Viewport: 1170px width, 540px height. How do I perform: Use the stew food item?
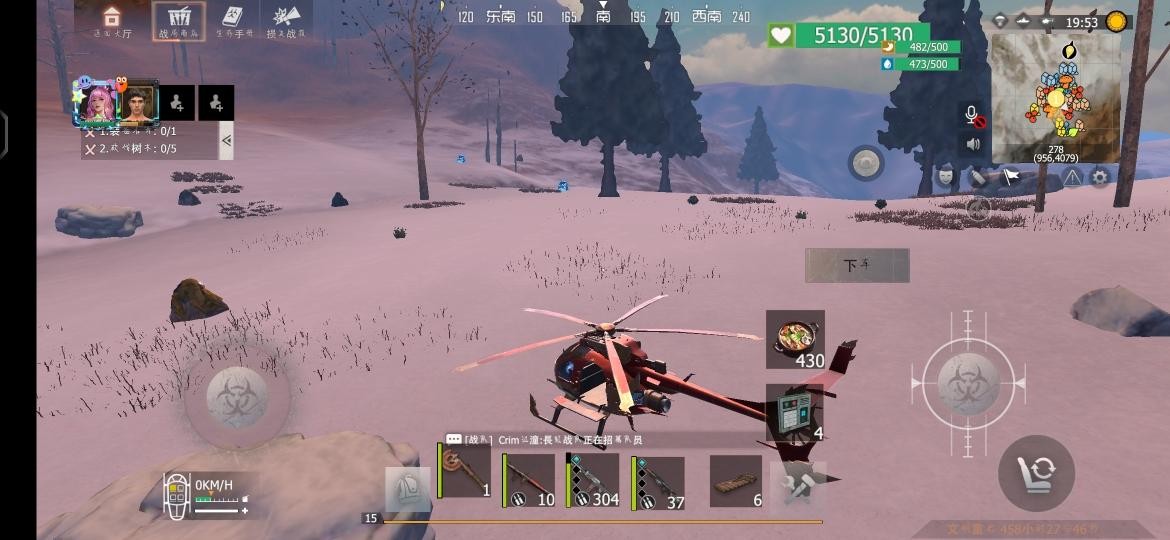point(795,339)
